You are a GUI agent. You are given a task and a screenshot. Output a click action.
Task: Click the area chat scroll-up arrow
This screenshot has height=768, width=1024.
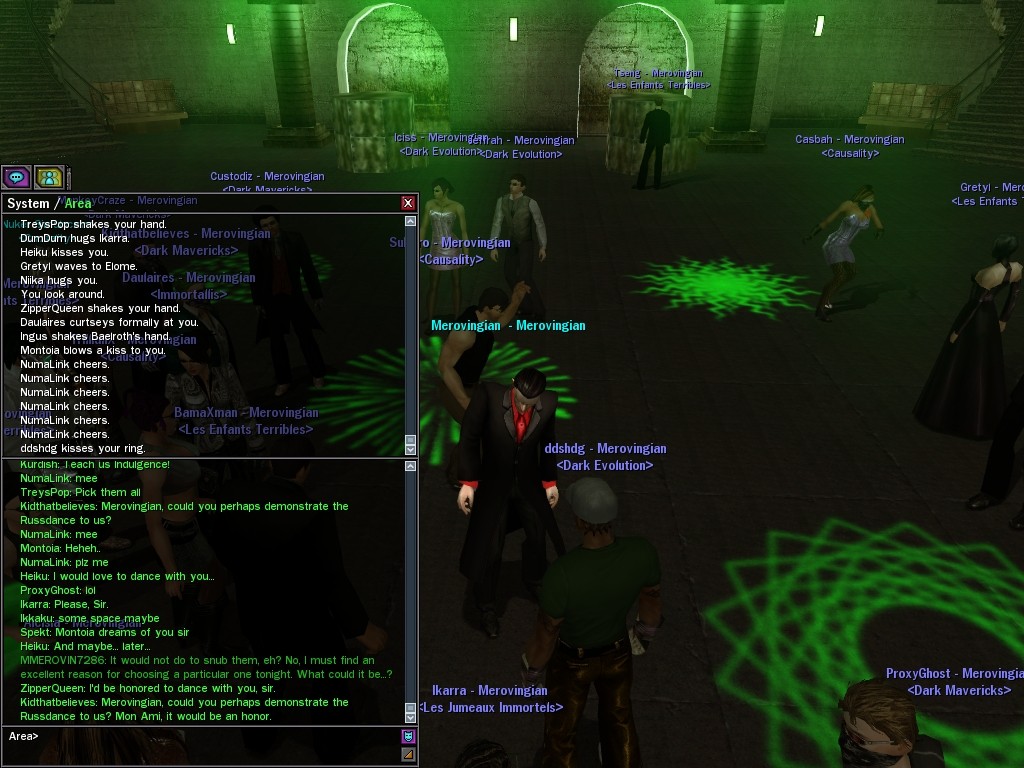point(410,466)
